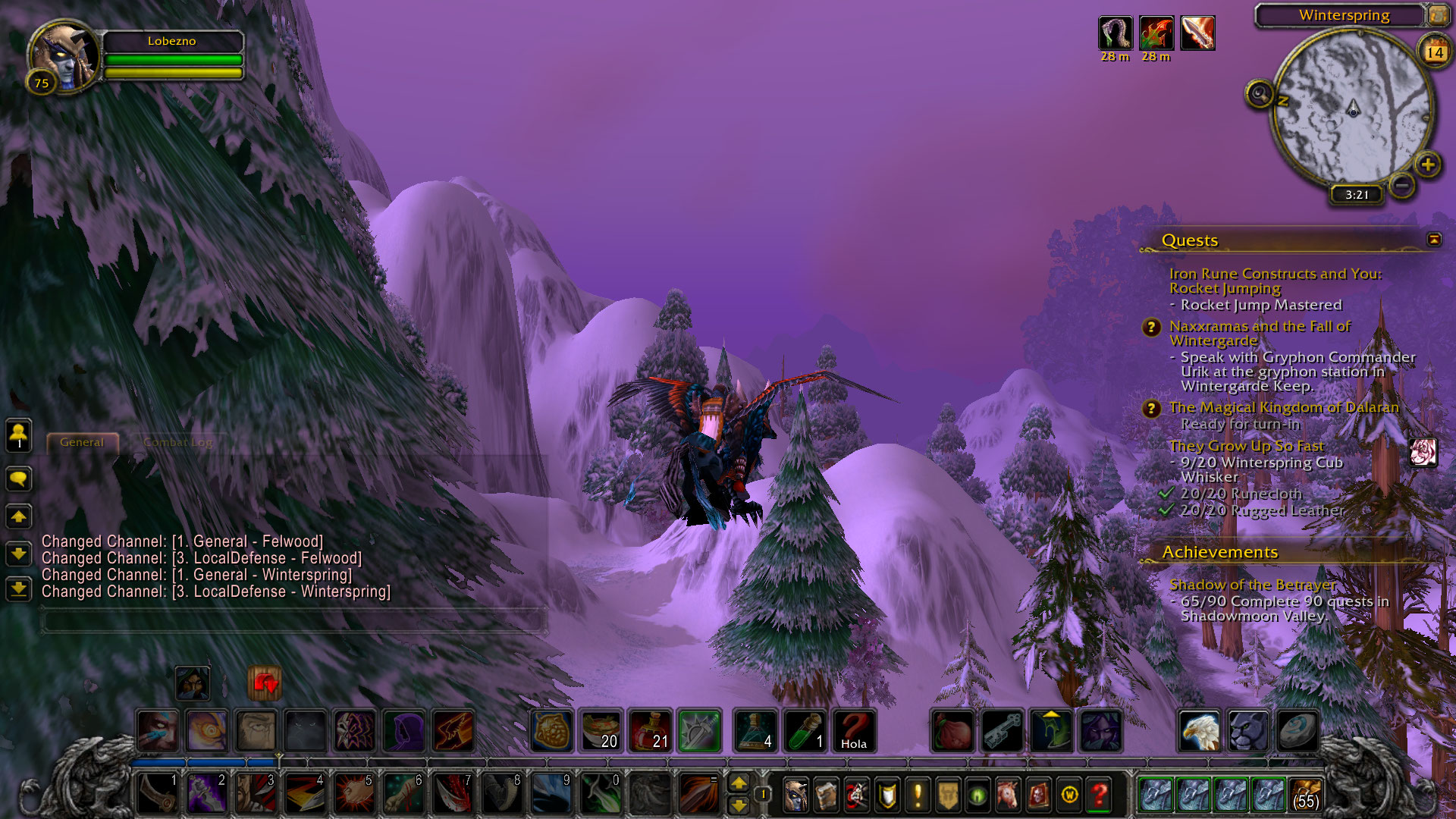
Task: Switch to the Combat Log chat tab
Action: point(177,442)
